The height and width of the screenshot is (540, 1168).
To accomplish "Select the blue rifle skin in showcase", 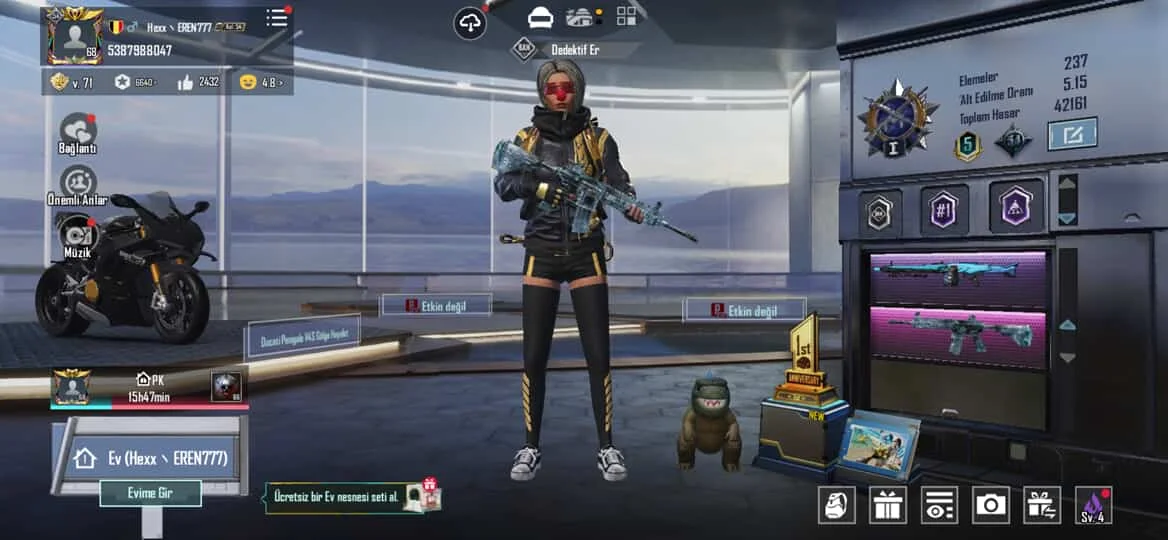I will point(957,273).
